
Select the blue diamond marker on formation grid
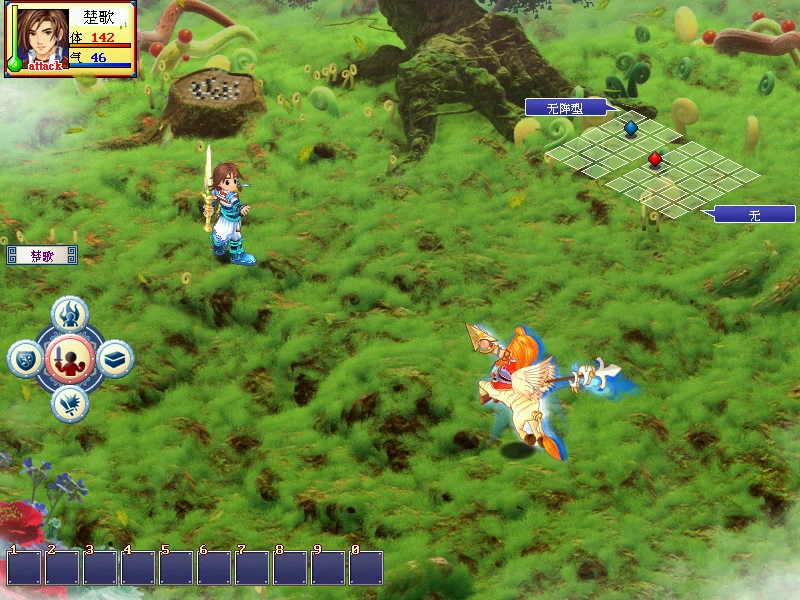631,127
